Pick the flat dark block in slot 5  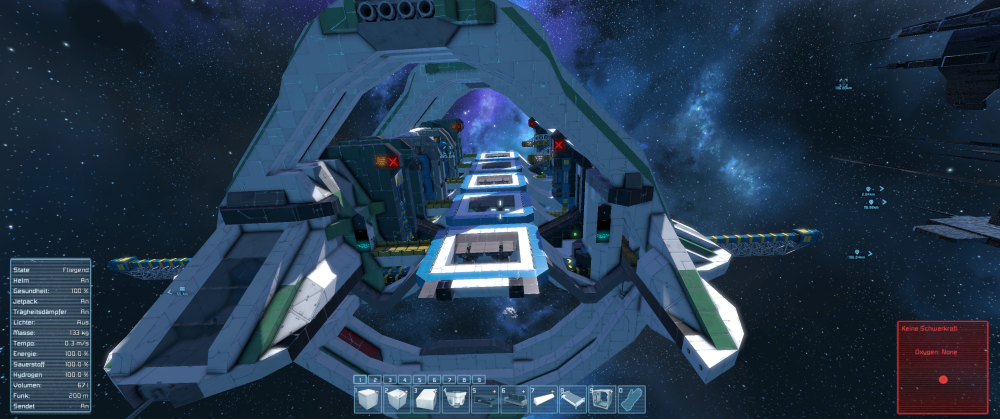click(x=484, y=398)
